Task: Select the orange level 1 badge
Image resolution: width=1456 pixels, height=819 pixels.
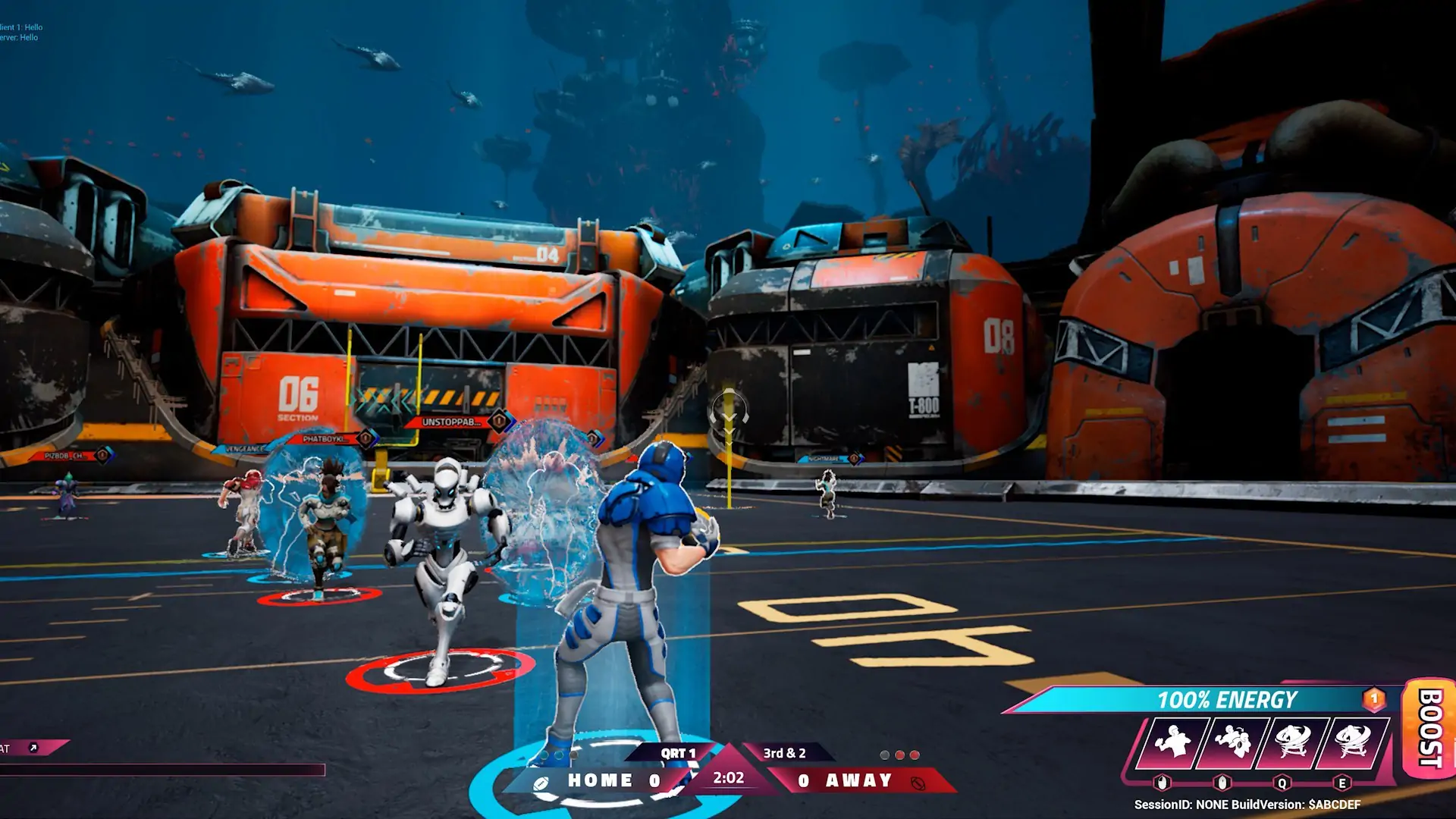Action: [1374, 698]
